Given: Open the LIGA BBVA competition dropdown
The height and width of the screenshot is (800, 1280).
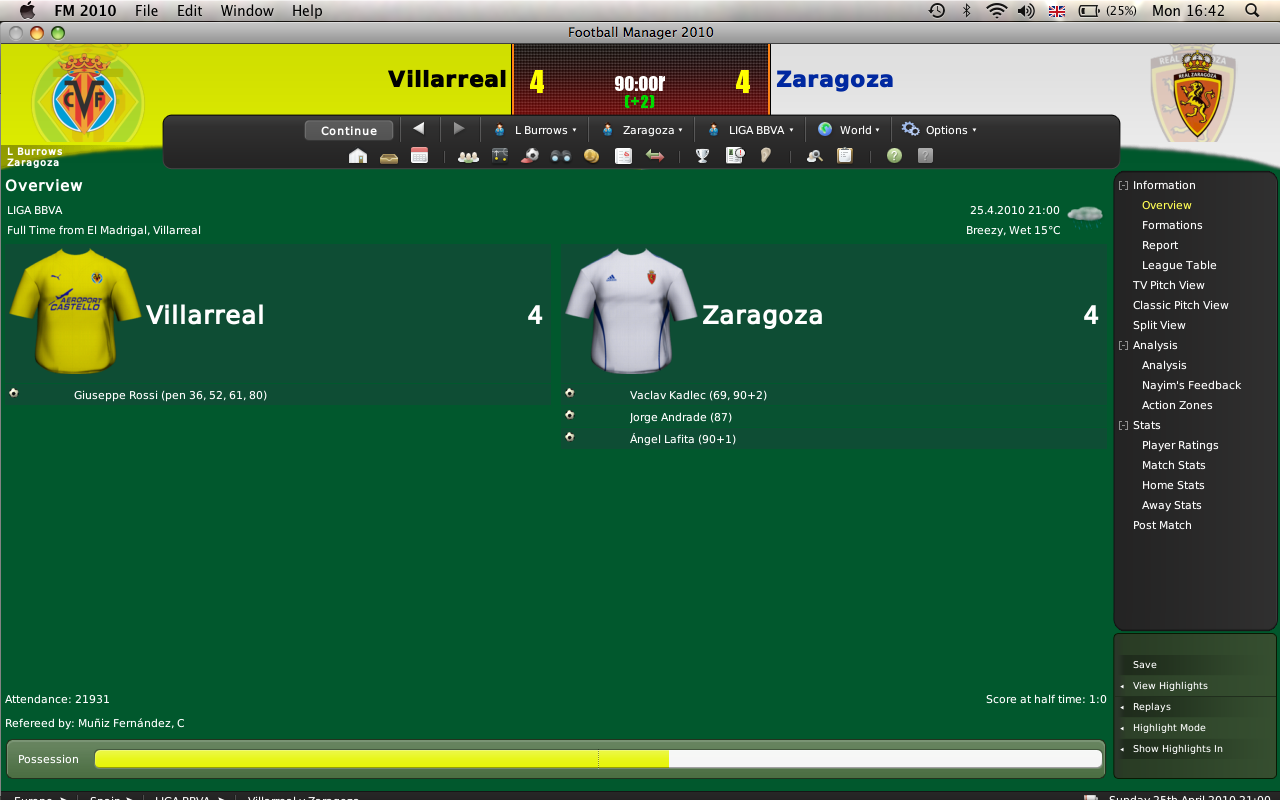Looking at the screenshot, I should coord(748,130).
